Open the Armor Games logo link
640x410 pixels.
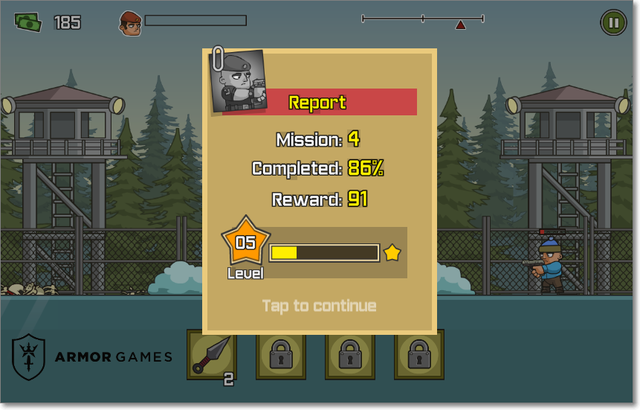92,356
